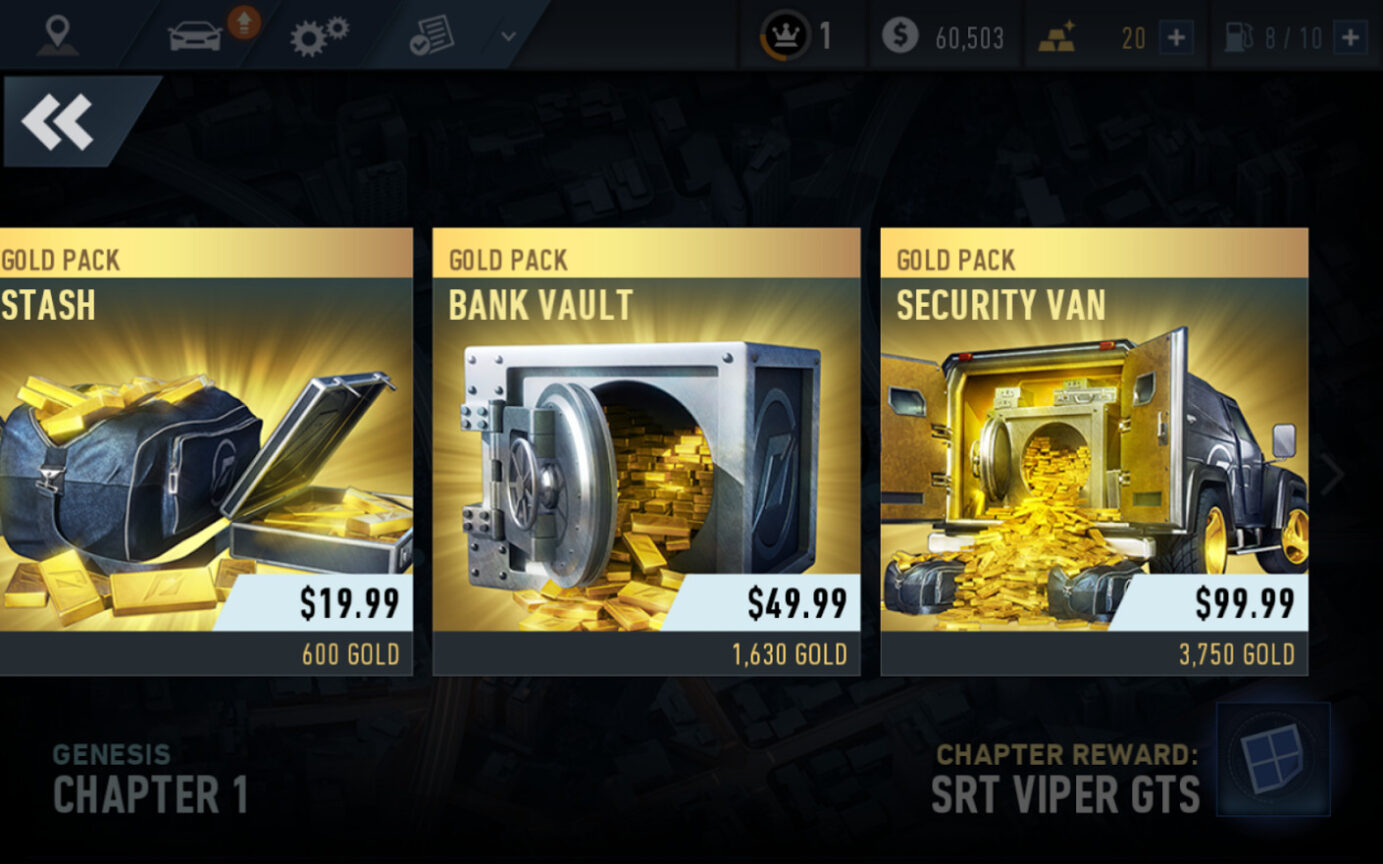Refill fuel with the plus button
The height and width of the screenshot is (864, 1383).
point(1350,39)
